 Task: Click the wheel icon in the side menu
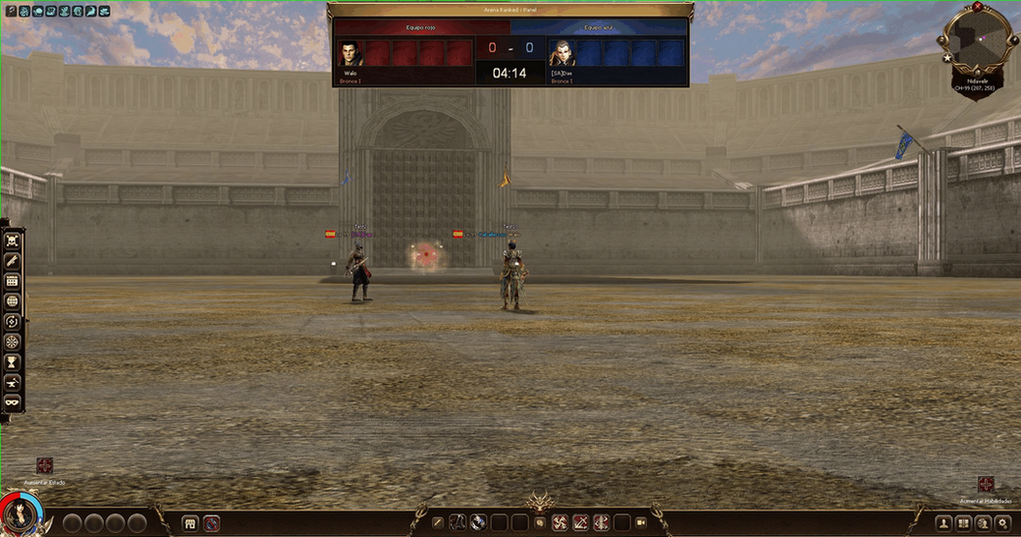tap(13, 341)
